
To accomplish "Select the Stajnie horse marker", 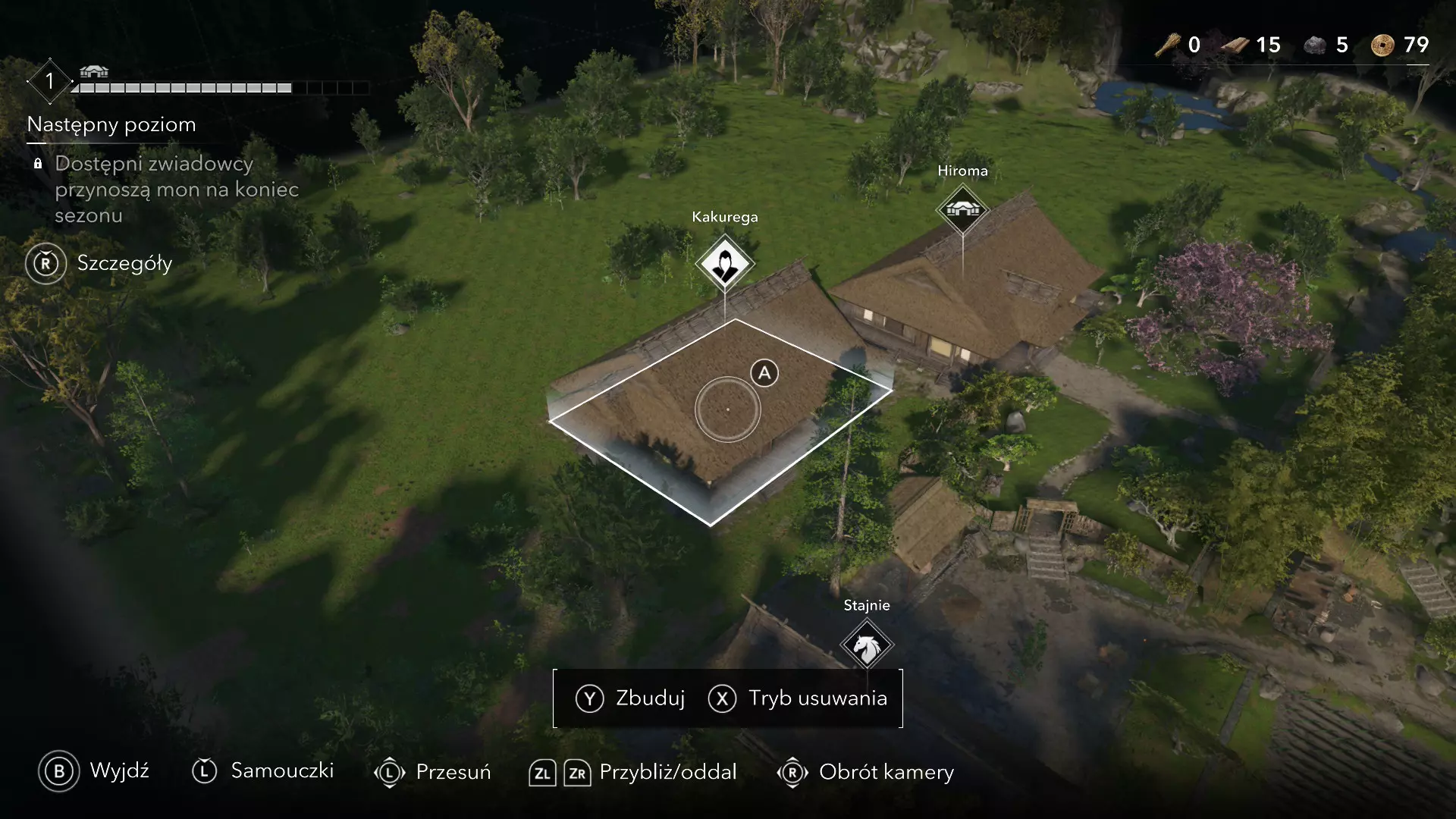I will [867, 645].
